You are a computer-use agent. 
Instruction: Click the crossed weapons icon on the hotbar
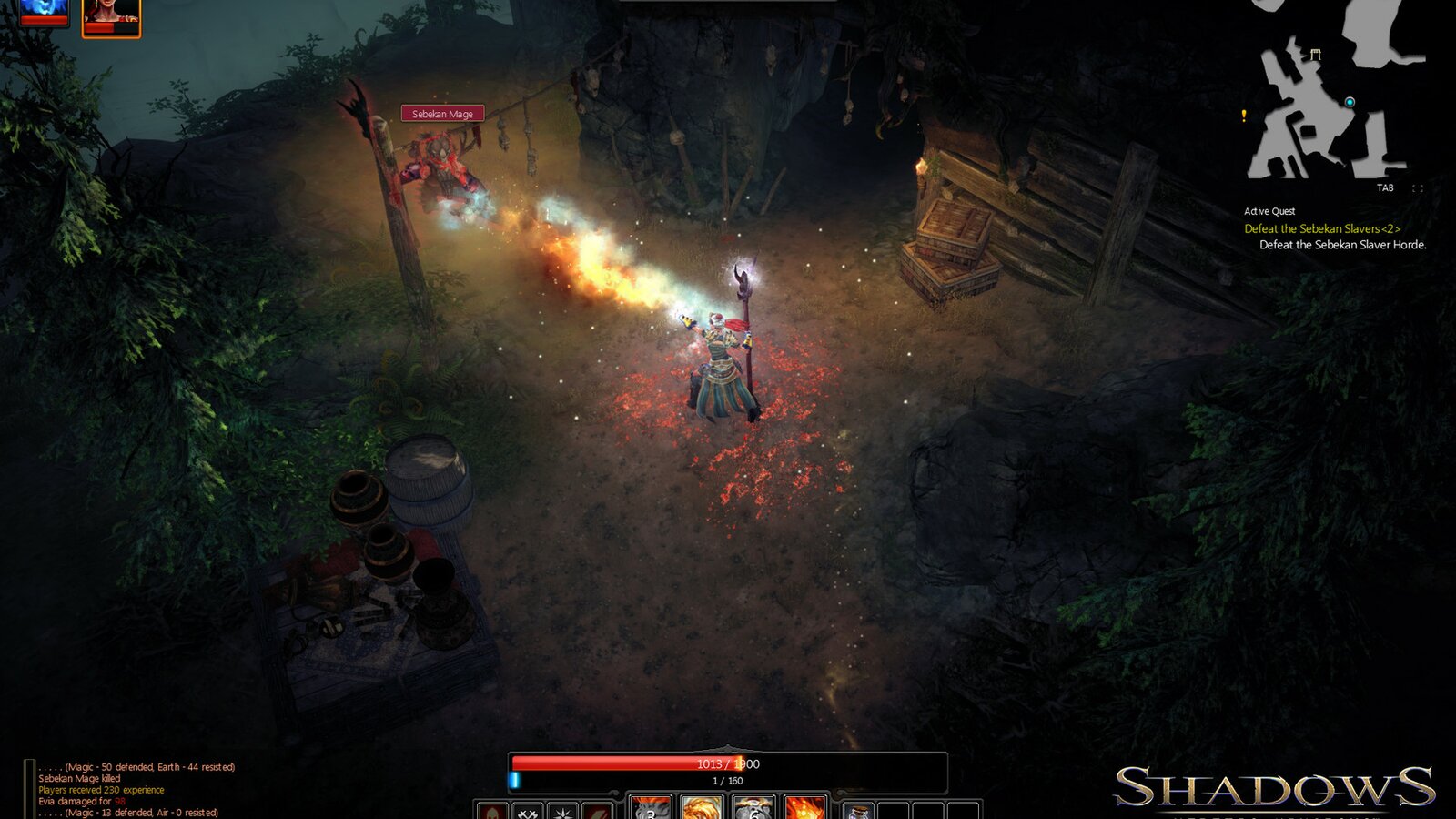click(528, 813)
